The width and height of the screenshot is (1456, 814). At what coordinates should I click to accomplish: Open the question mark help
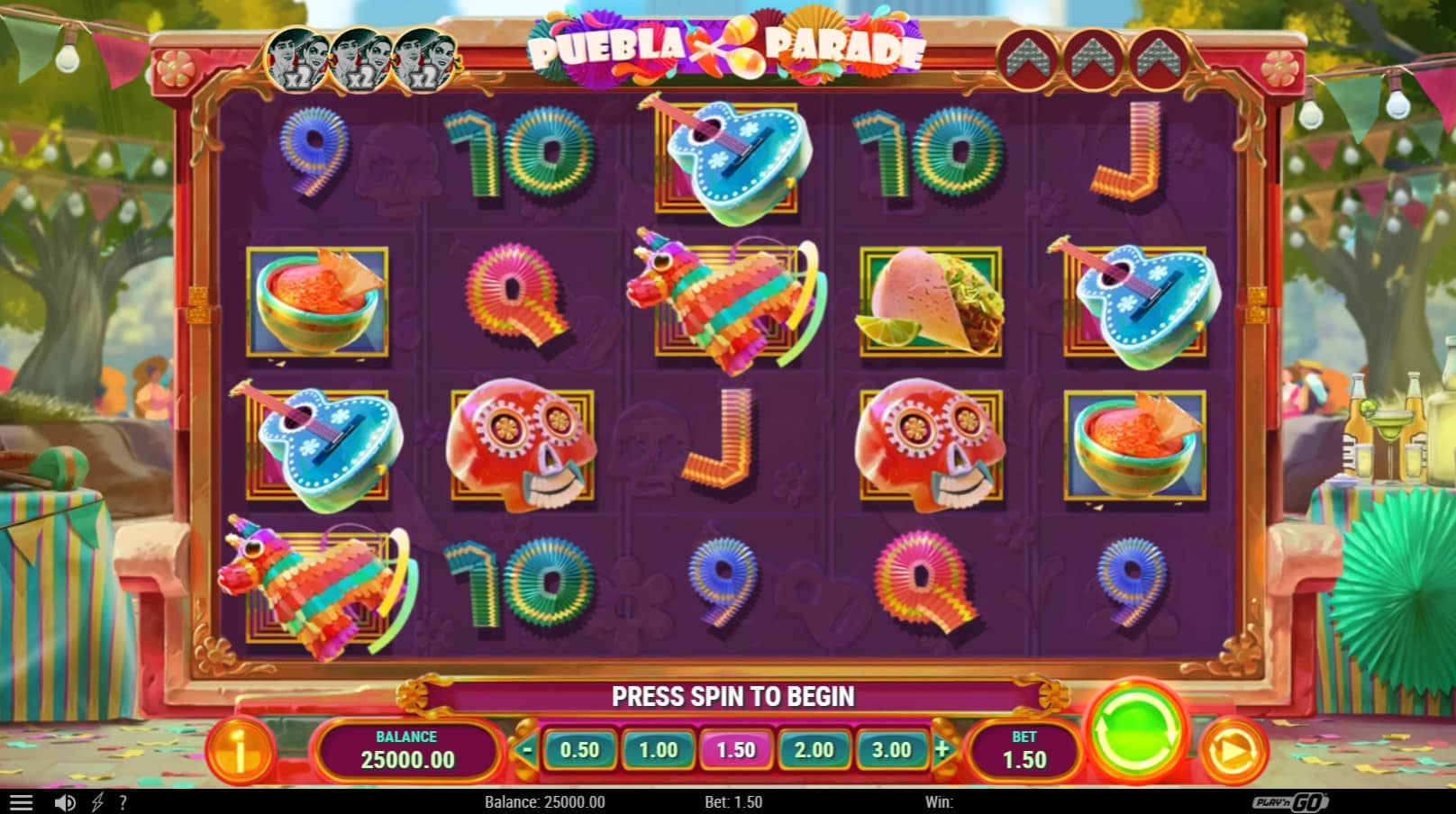[x=123, y=802]
